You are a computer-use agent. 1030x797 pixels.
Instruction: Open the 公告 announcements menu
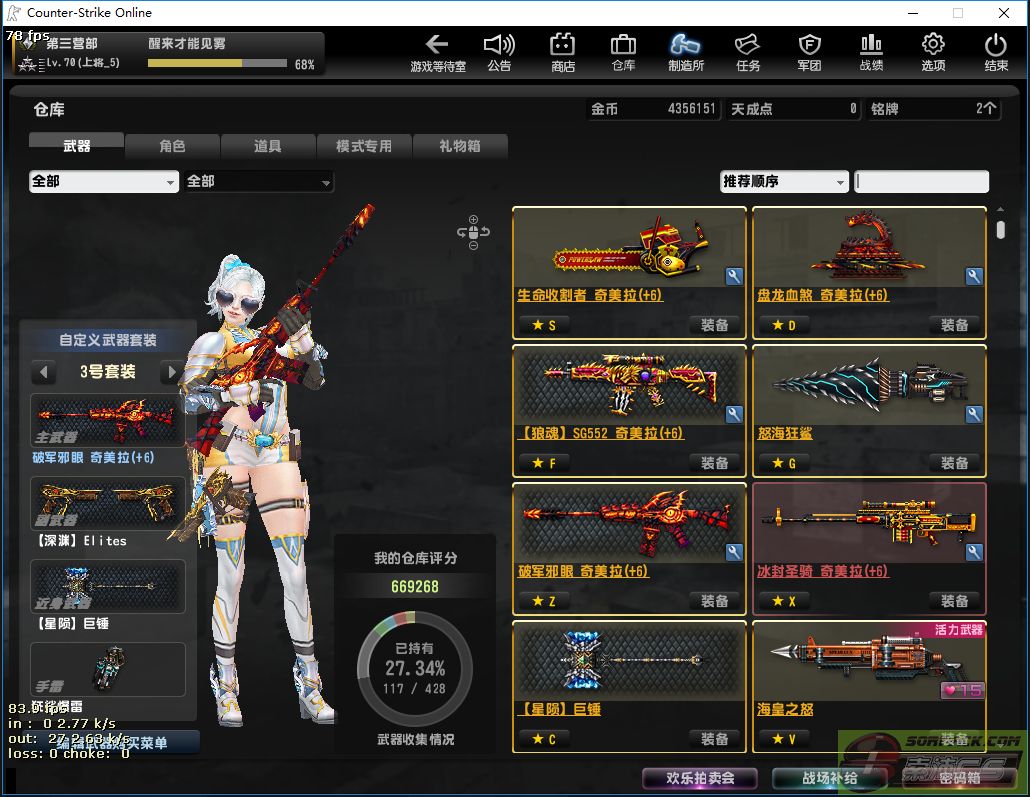point(499,52)
